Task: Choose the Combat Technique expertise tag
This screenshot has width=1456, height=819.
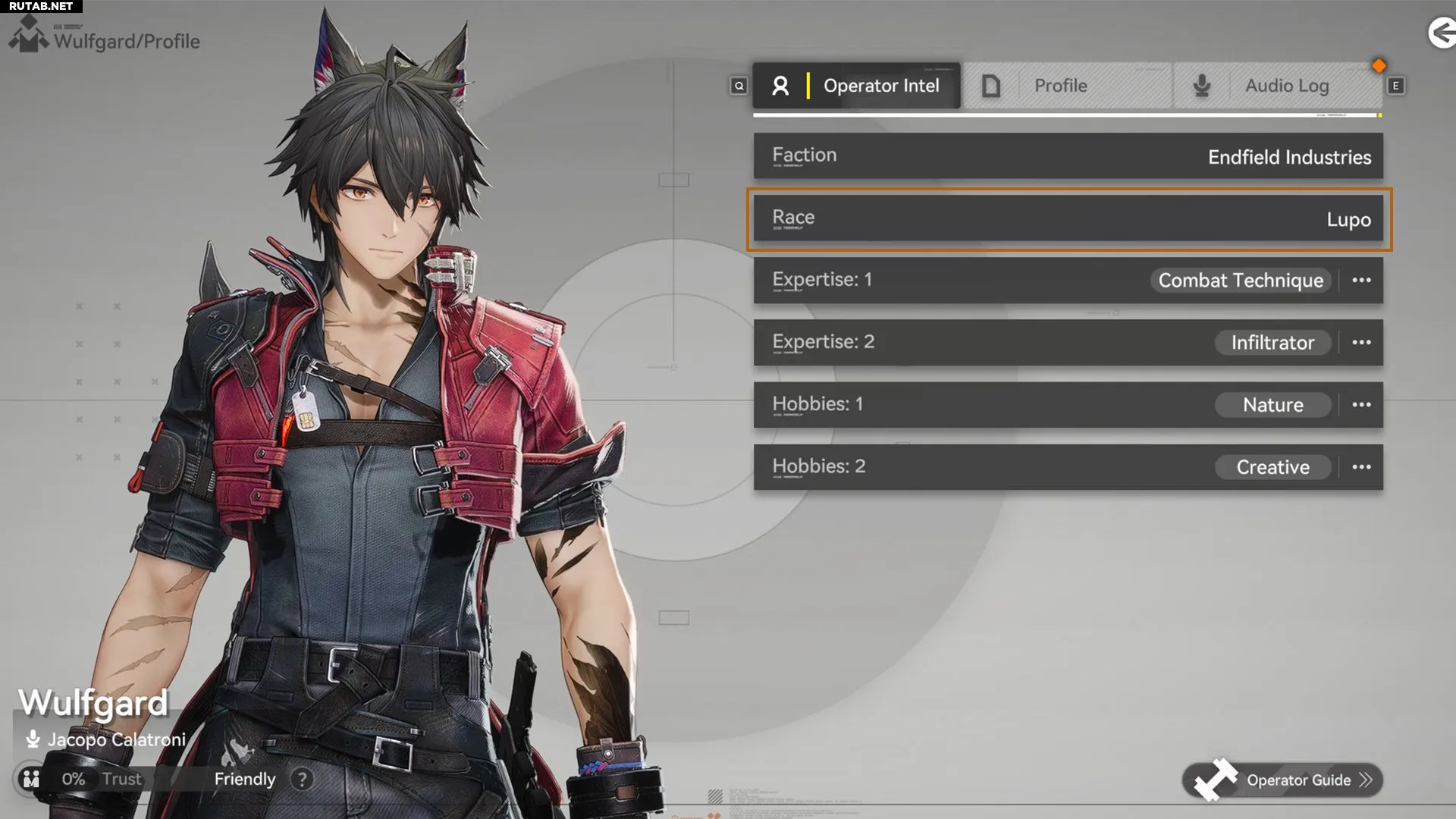Action: [x=1240, y=281]
